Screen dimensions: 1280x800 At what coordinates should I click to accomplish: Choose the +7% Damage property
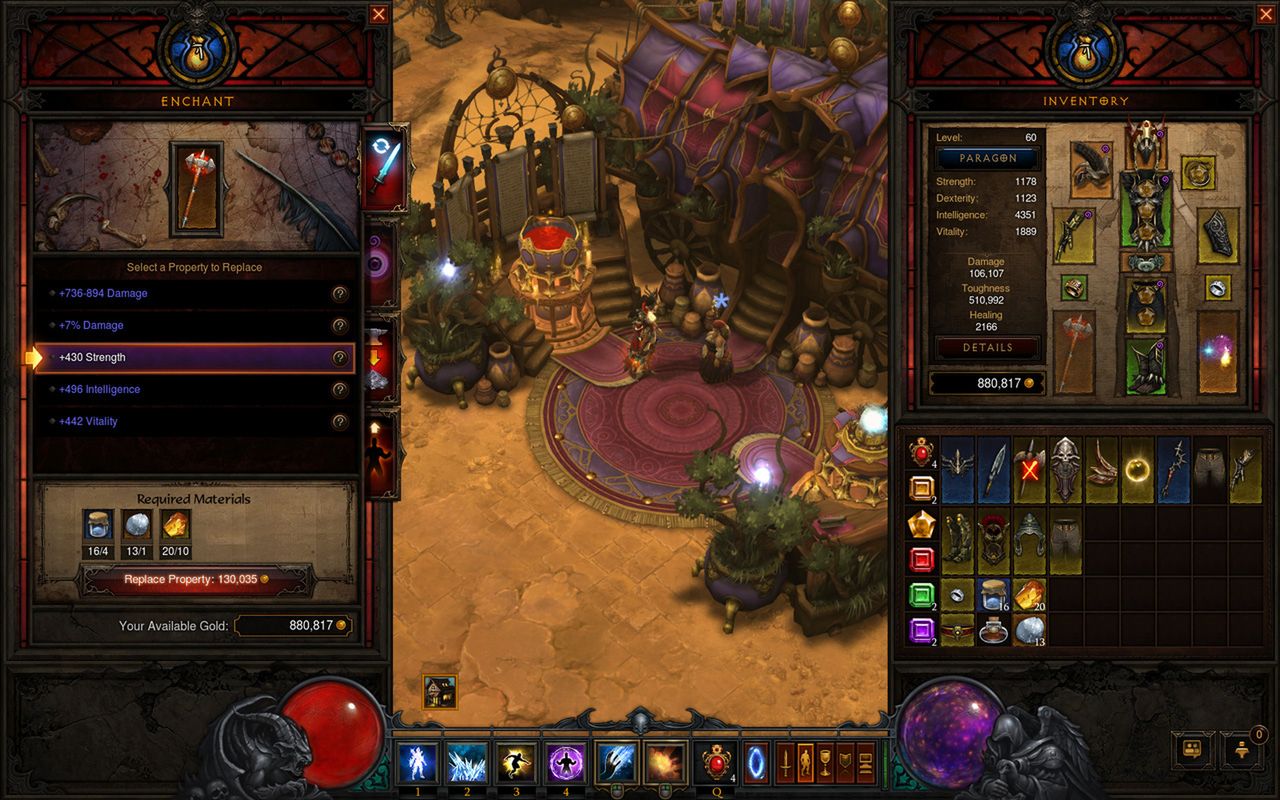(x=195, y=326)
